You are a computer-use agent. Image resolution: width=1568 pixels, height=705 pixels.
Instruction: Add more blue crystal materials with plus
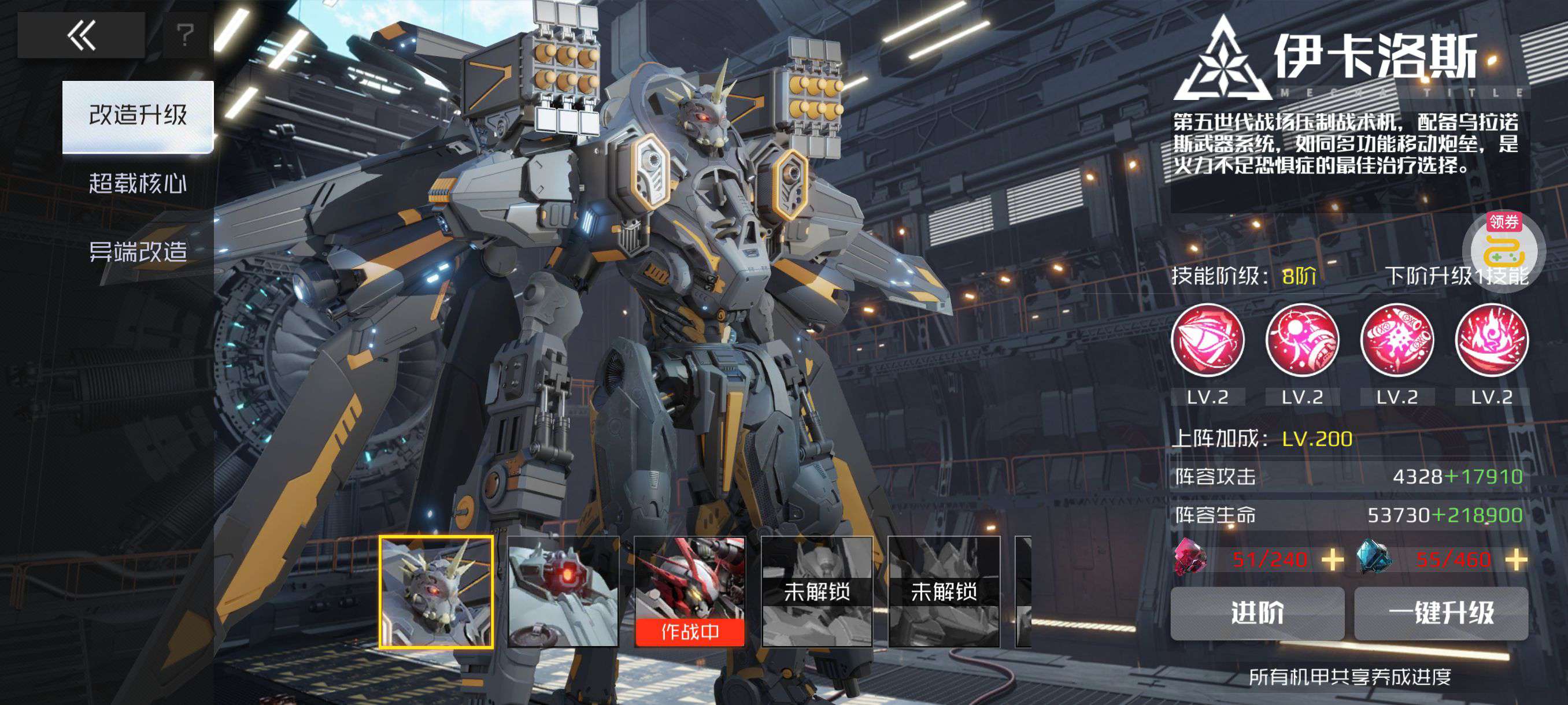click(x=1515, y=559)
